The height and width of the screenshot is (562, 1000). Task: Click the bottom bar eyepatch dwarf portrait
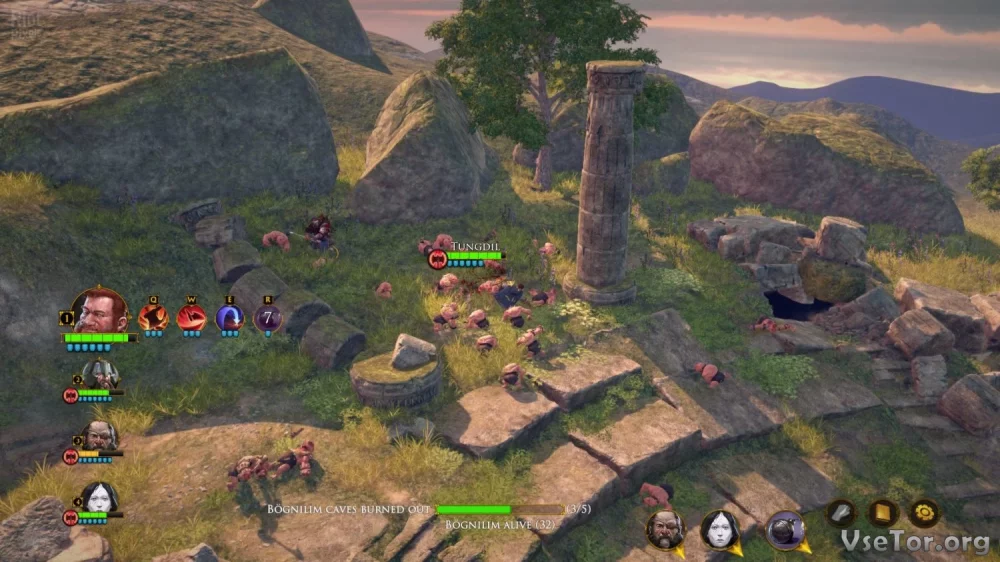tap(664, 529)
